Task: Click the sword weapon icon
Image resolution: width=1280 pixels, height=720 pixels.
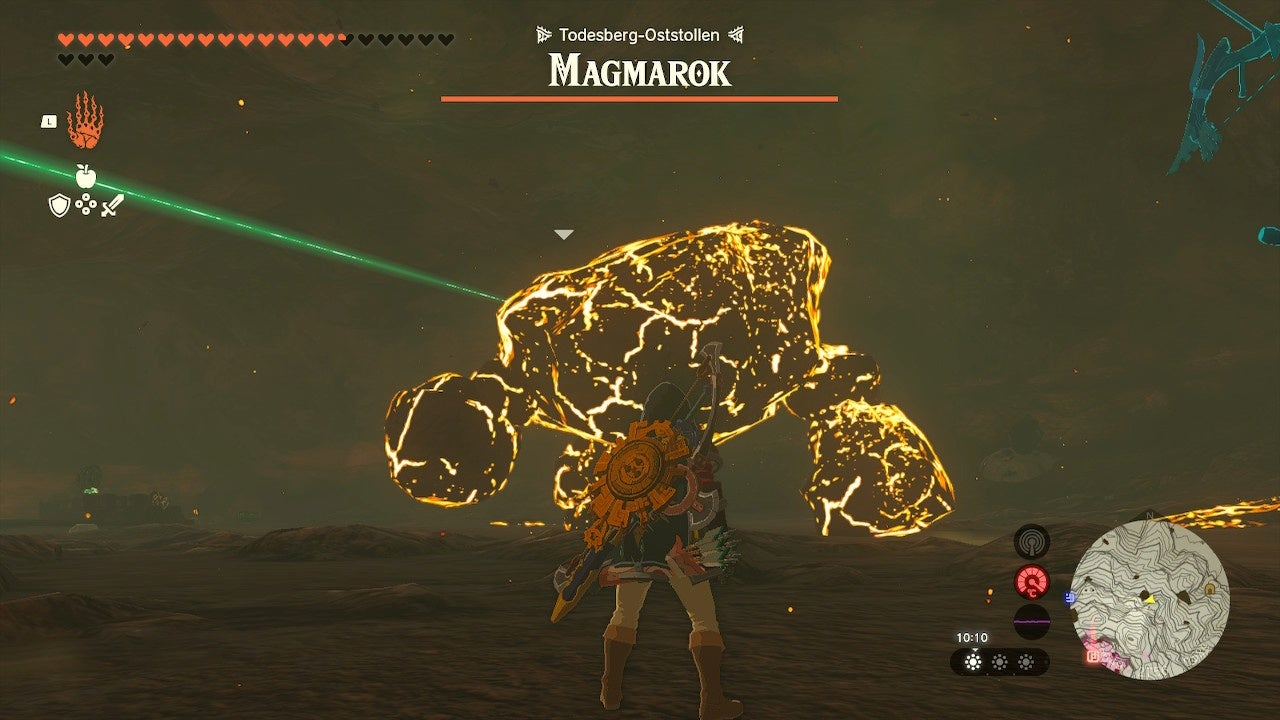Action: coord(113,205)
